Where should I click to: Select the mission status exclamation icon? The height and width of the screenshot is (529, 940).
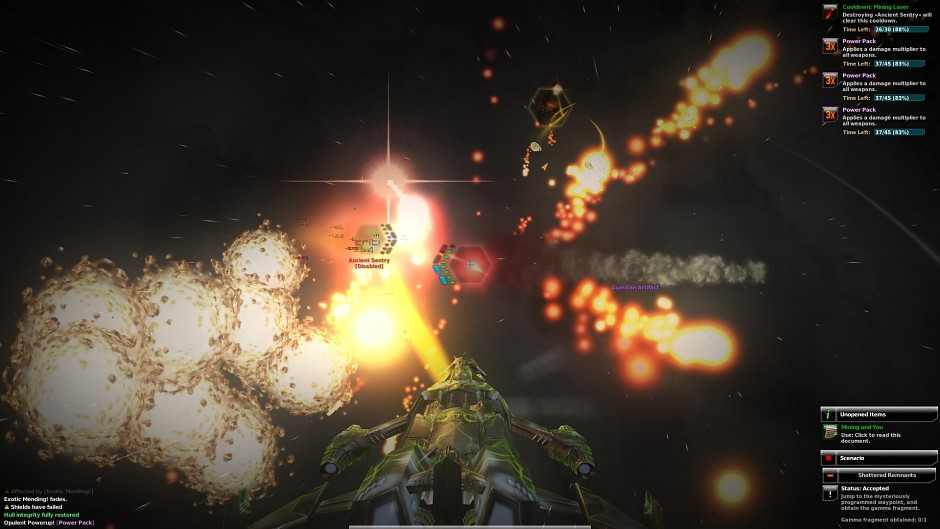[x=830, y=493]
